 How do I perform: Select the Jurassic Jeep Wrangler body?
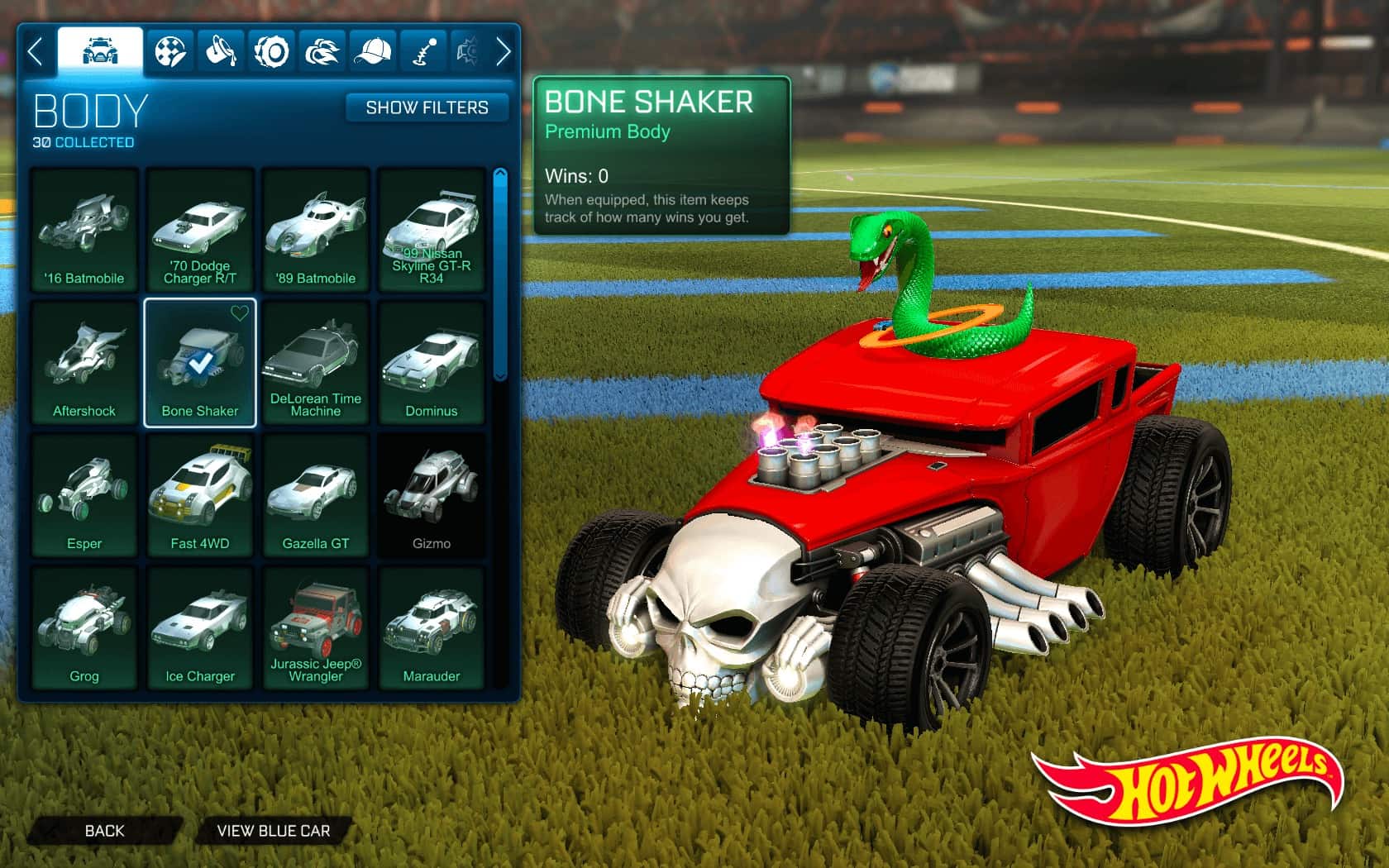tap(316, 627)
